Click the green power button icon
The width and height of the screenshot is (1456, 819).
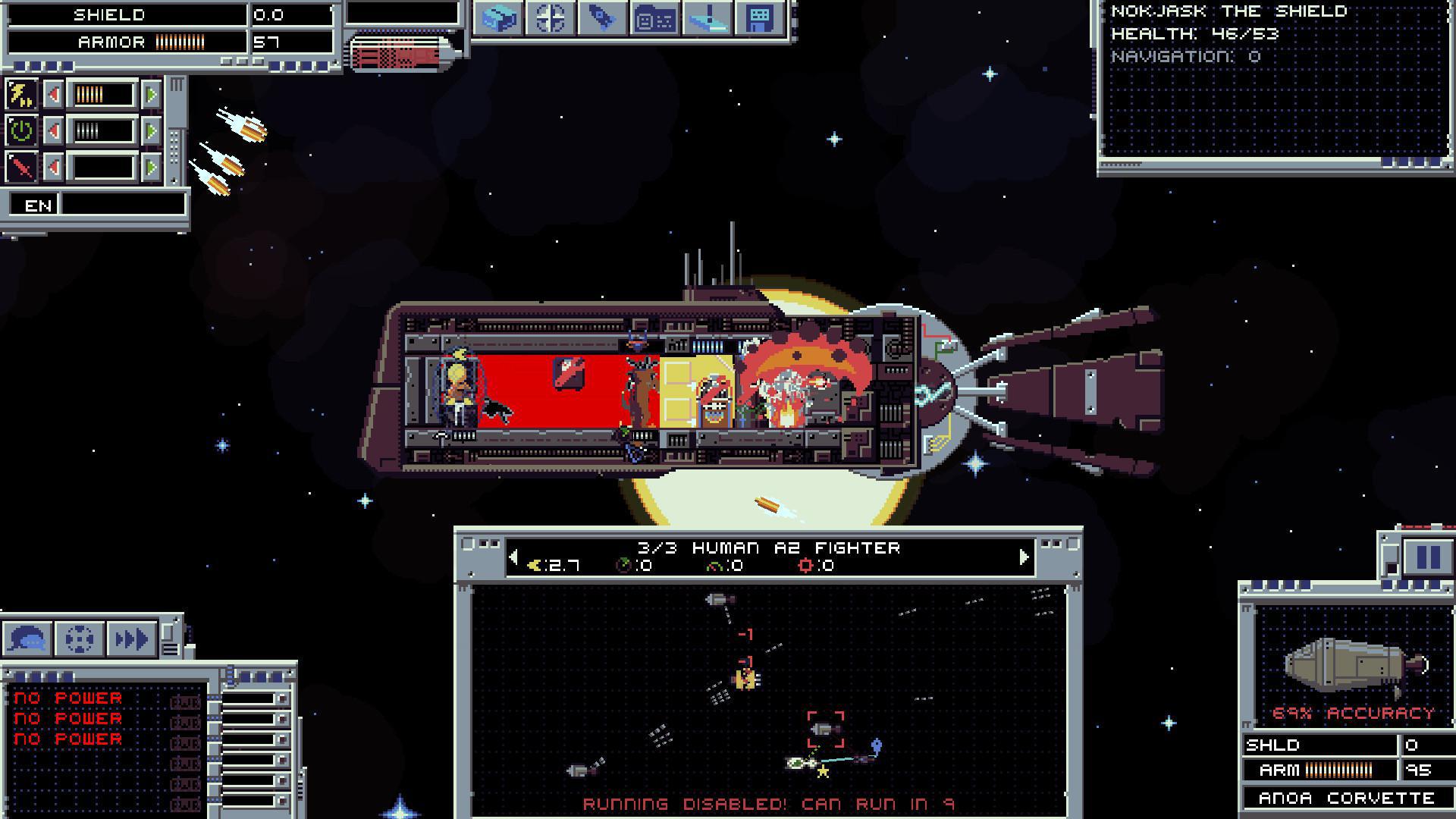21,130
